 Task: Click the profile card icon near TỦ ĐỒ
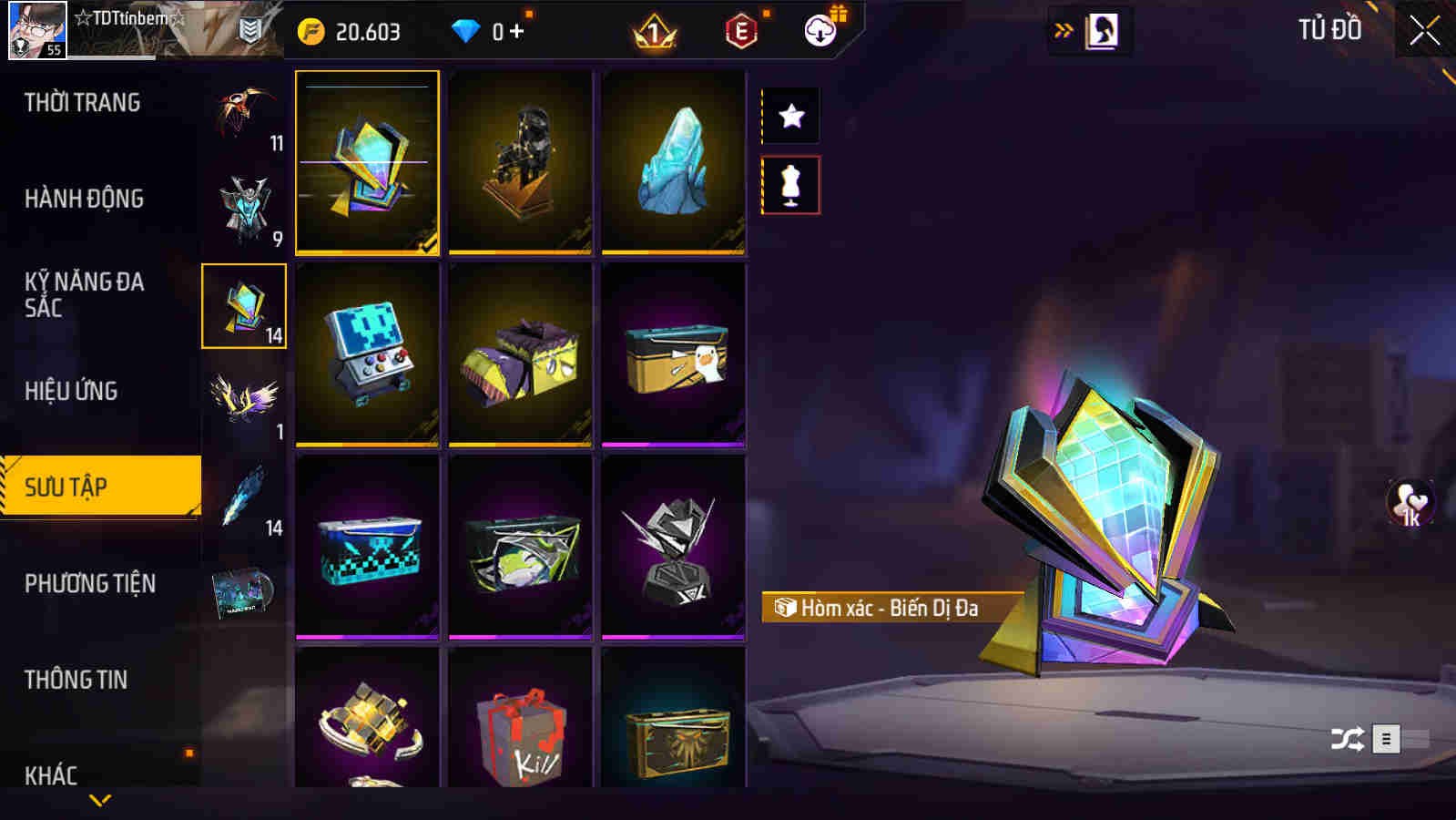tap(1103, 28)
